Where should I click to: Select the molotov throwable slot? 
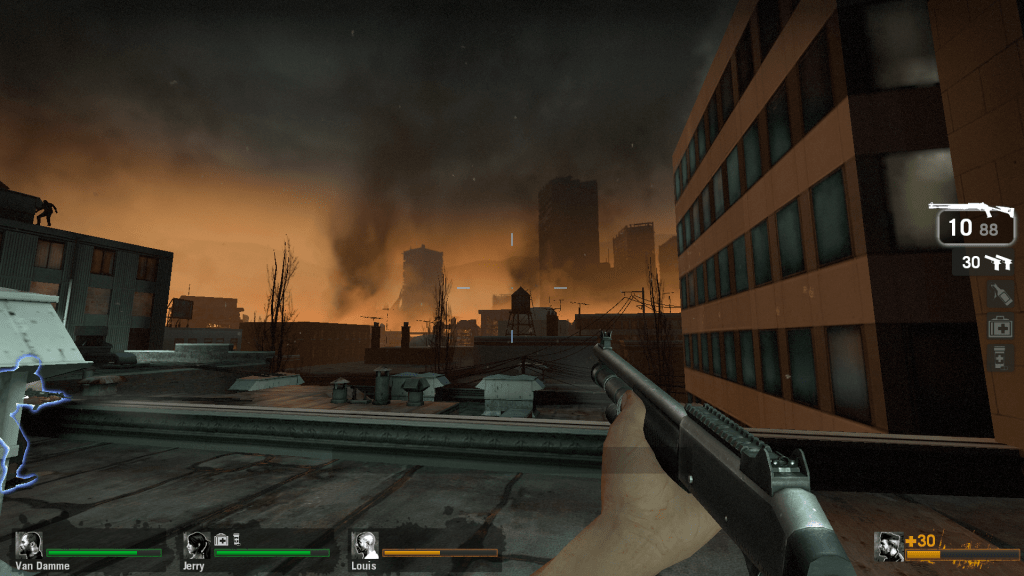tap(1000, 294)
